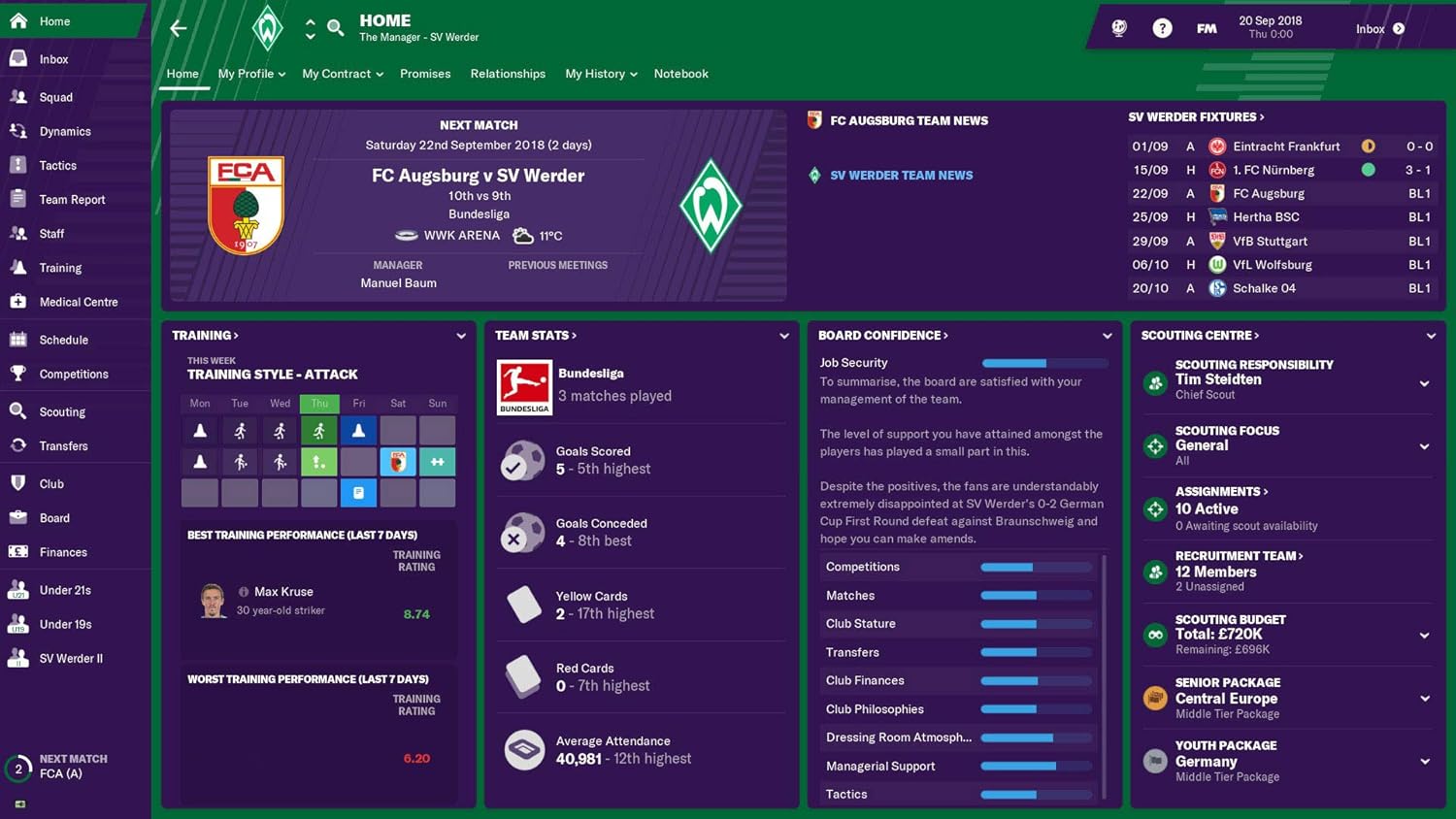Open the Tactics screen from the sidebar
Viewport: 1456px width, 819px height.
(x=56, y=165)
